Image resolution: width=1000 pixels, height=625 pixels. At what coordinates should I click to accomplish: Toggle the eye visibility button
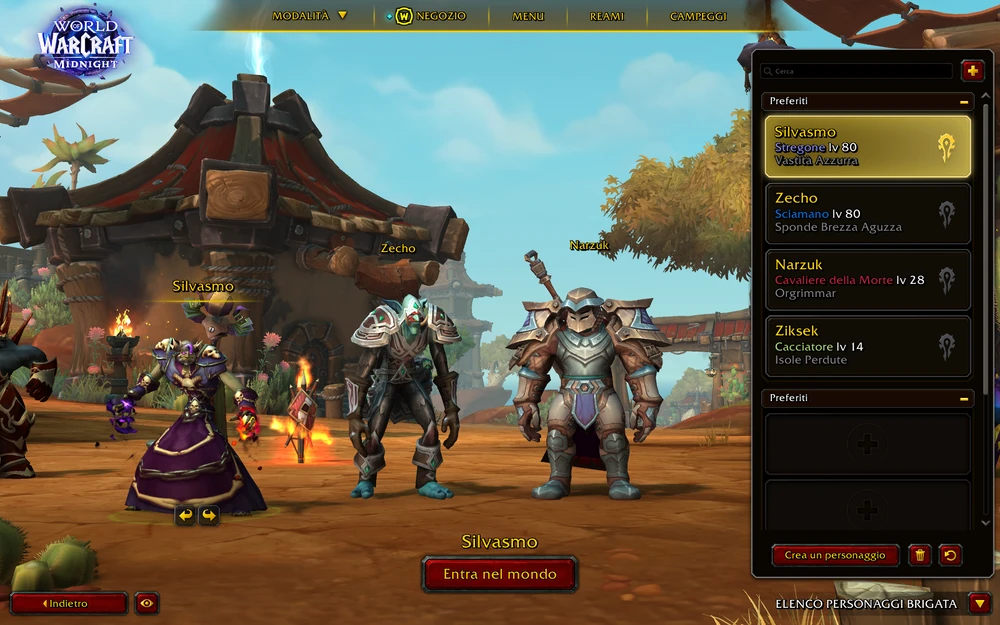[147, 603]
